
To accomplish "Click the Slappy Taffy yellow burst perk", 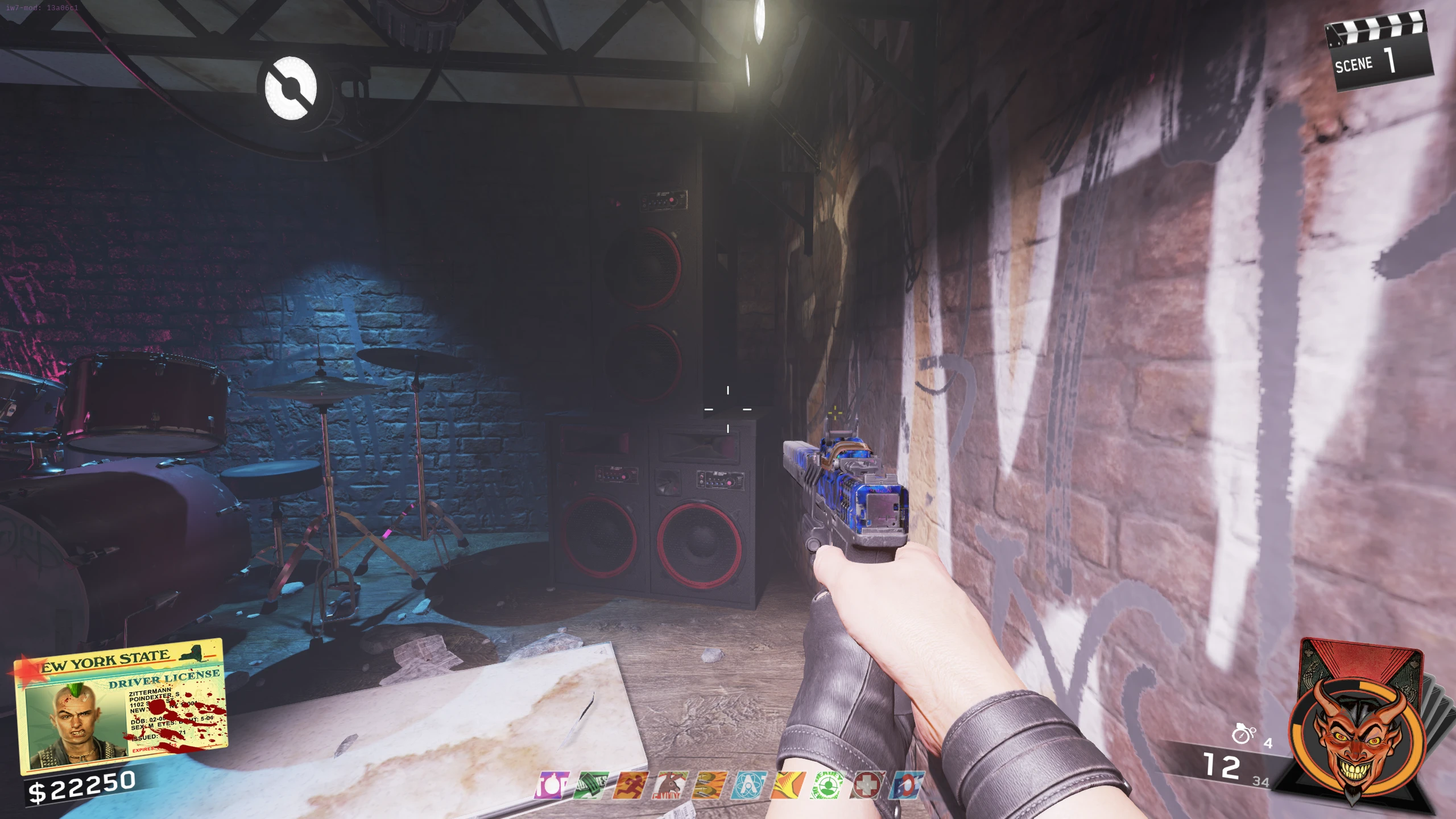I will tap(788, 786).
